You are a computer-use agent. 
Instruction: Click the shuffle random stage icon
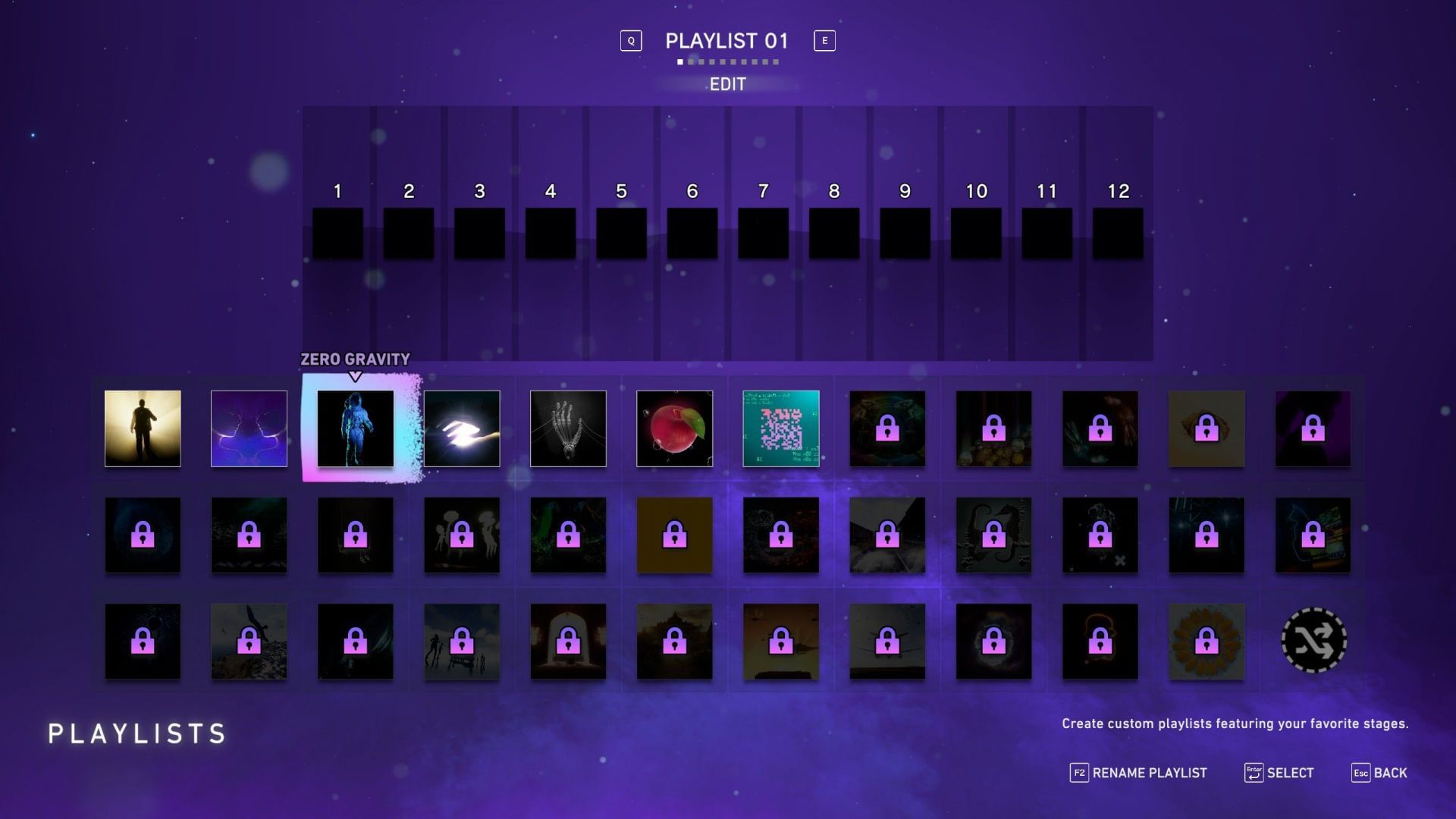[x=1313, y=641]
